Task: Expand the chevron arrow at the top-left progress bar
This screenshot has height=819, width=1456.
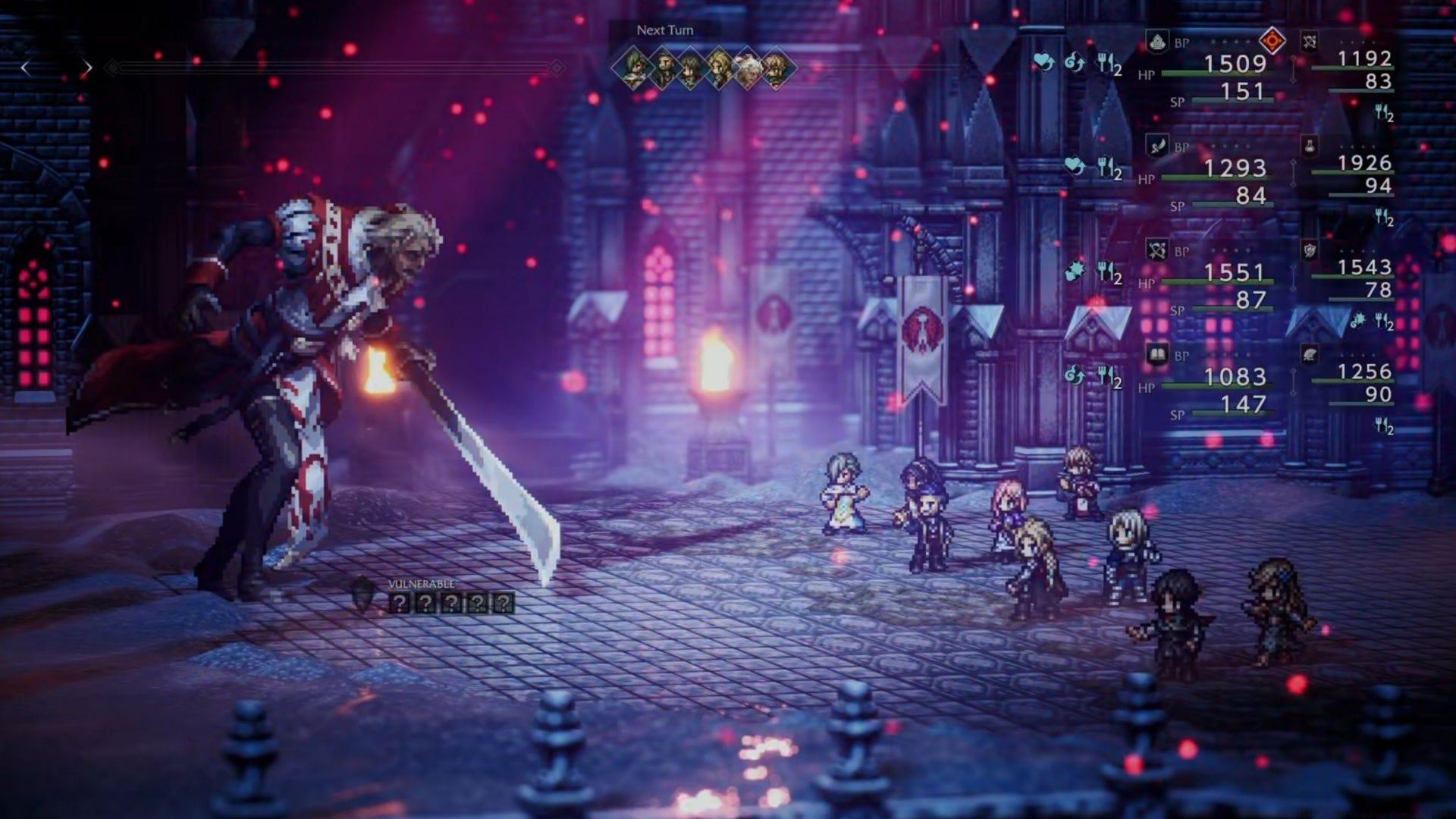Action: click(89, 67)
